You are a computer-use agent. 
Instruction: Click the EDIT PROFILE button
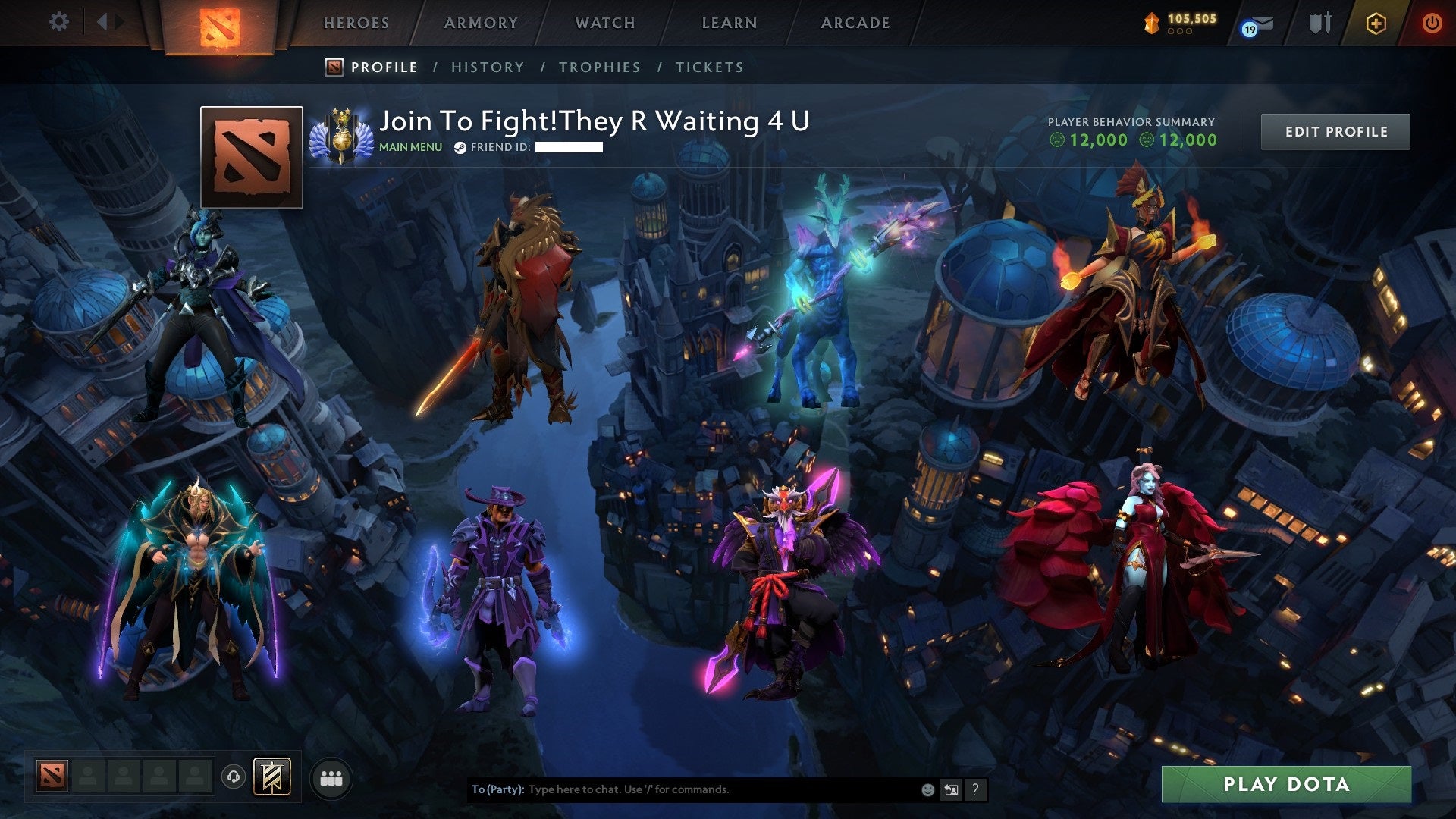[1336, 130]
